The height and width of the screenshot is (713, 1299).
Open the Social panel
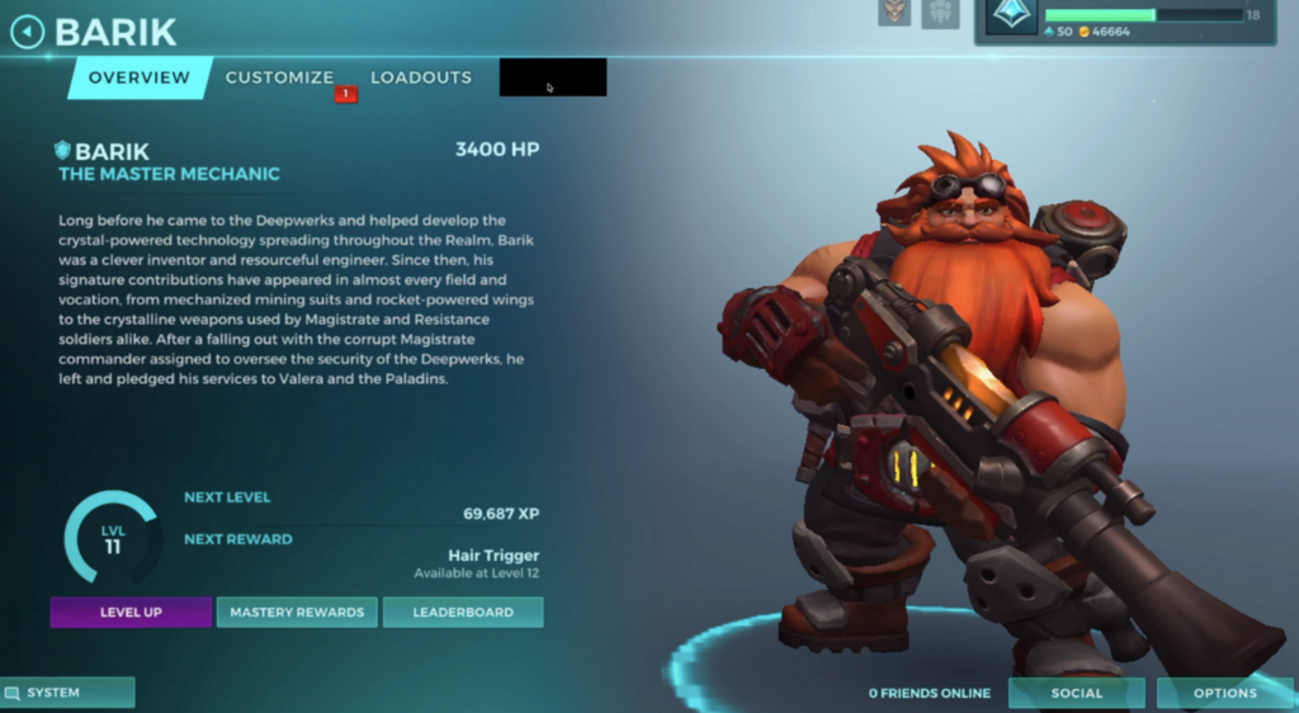coord(1076,692)
